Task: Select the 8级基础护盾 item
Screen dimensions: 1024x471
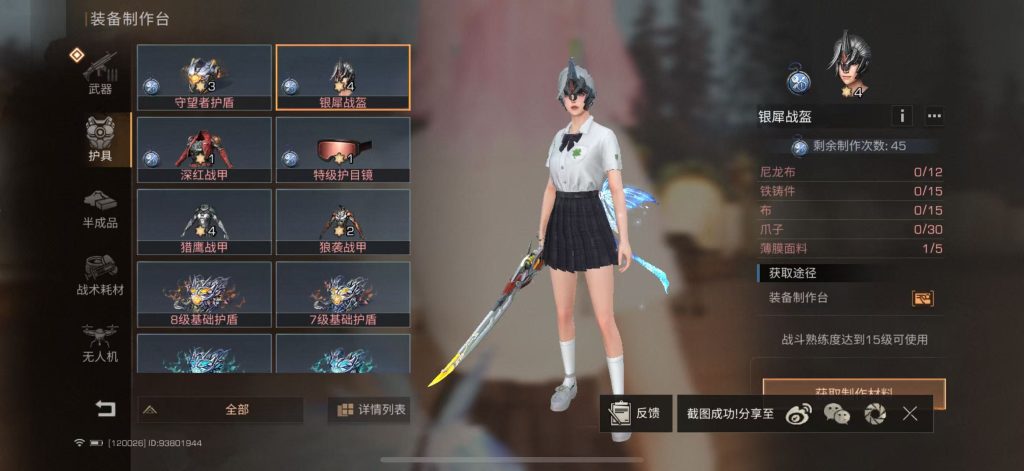Action: click(204, 294)
